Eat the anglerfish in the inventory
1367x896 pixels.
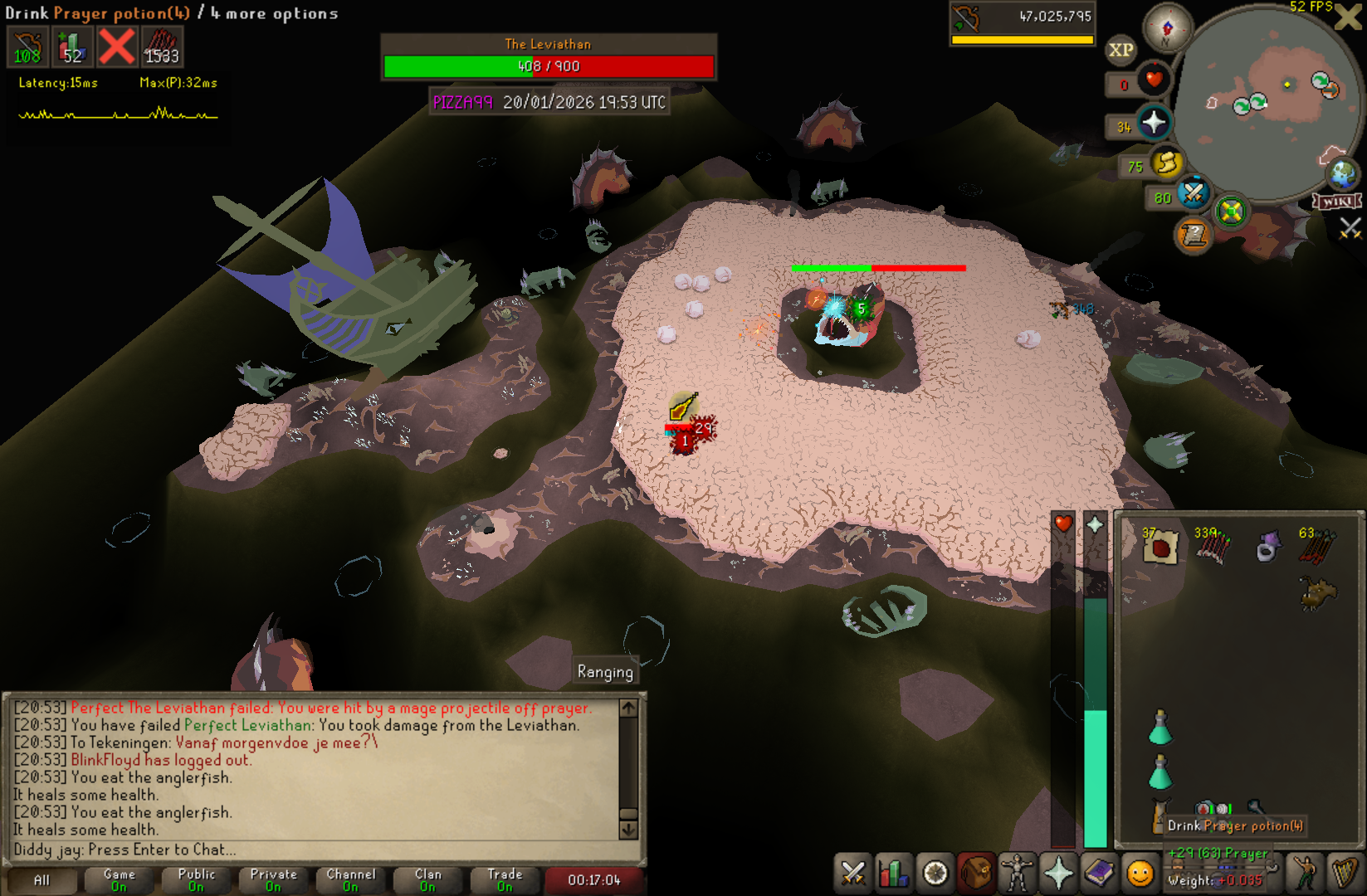pos(1317,592)
